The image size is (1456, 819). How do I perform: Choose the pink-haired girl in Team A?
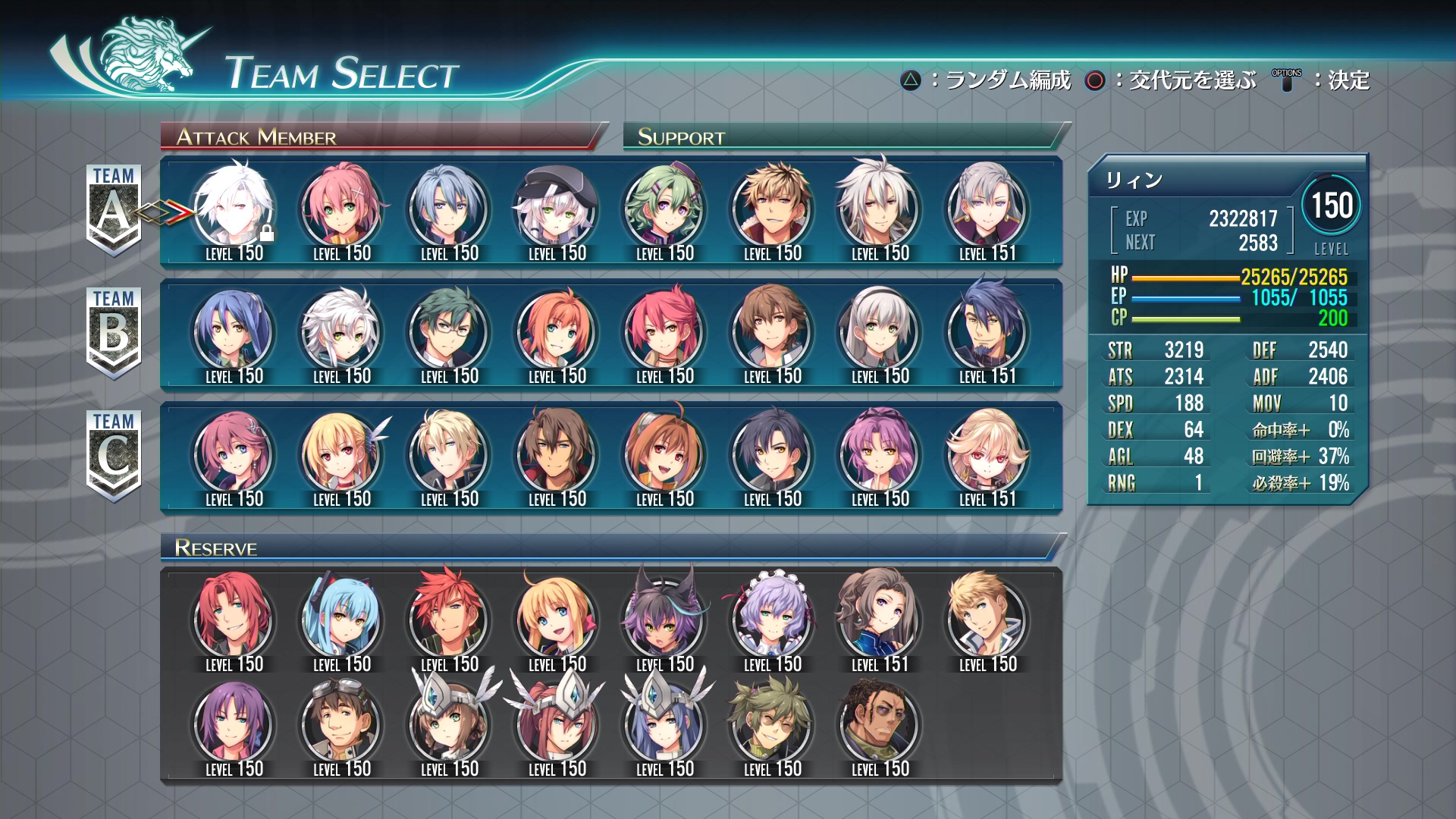point(342,209)
